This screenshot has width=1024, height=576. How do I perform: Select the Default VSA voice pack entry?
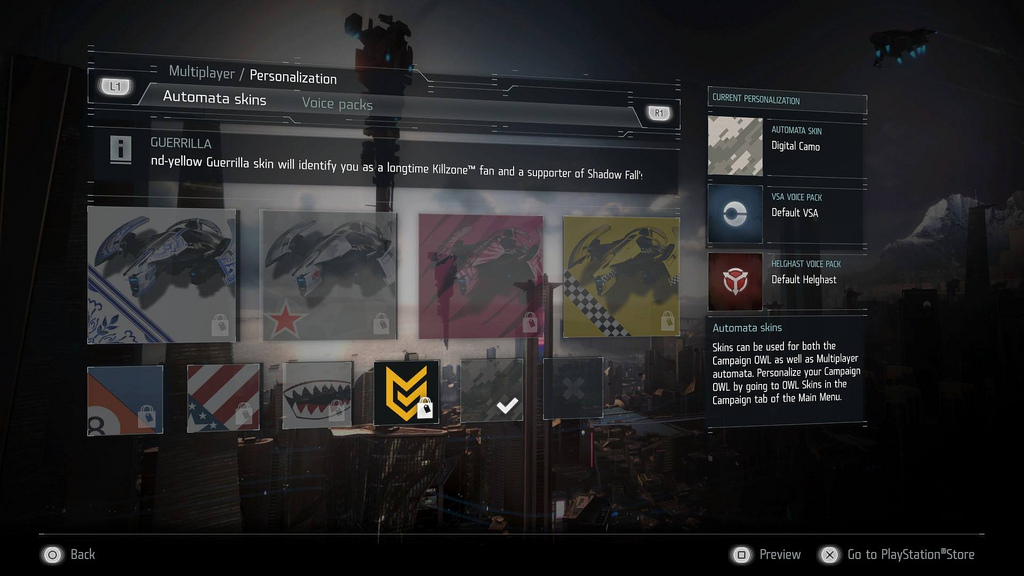(x=786, y=213)
